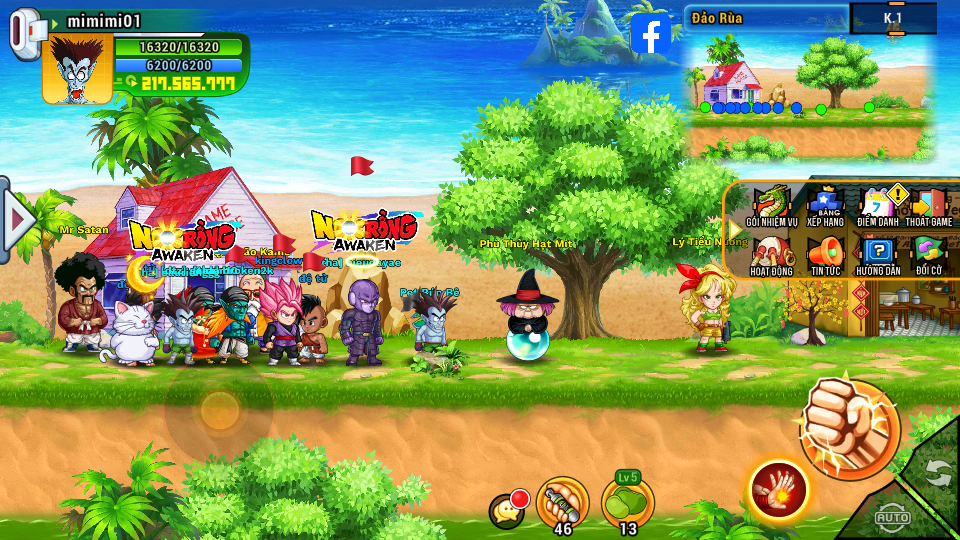Click the swap arrows button

(x=937, y=472)
